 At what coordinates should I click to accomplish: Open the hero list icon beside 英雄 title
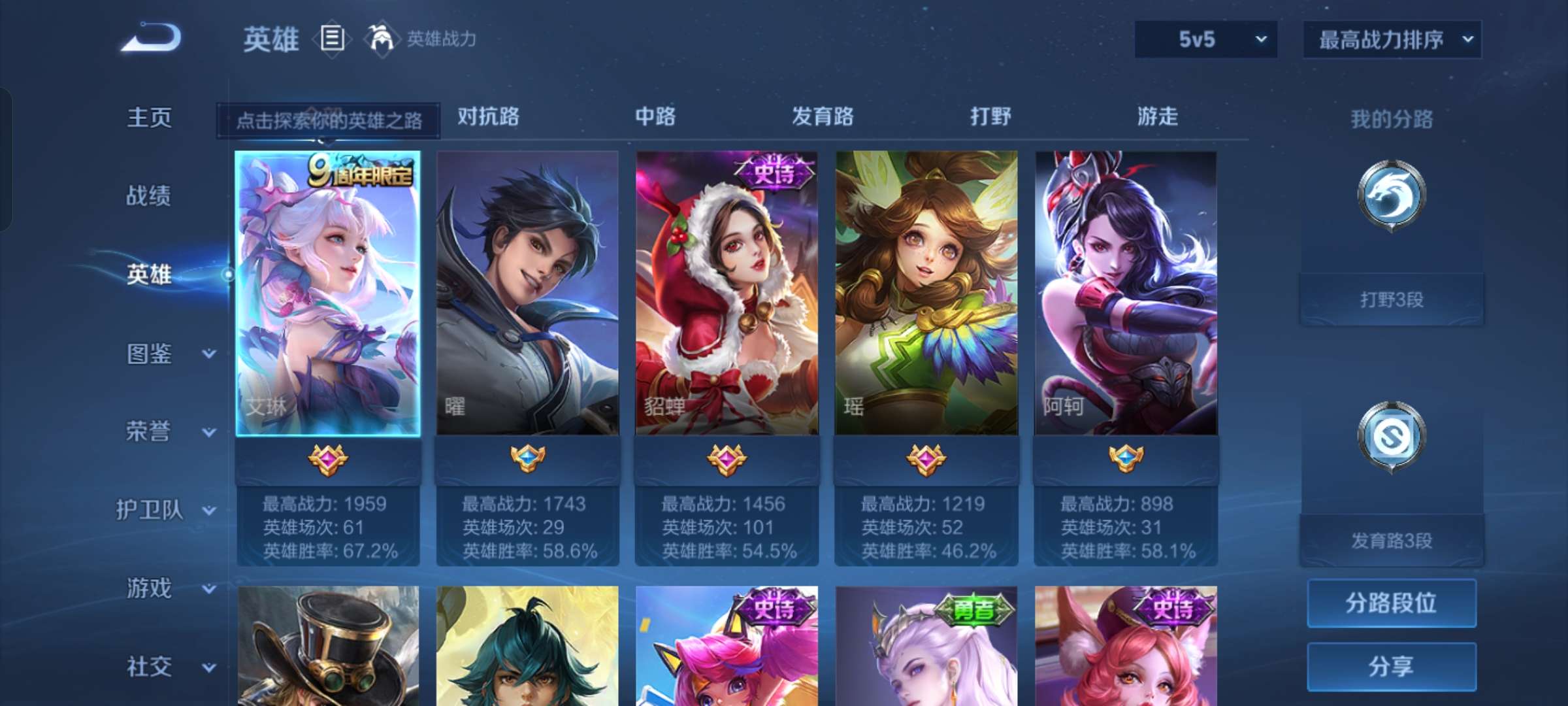tap(332, 39)
